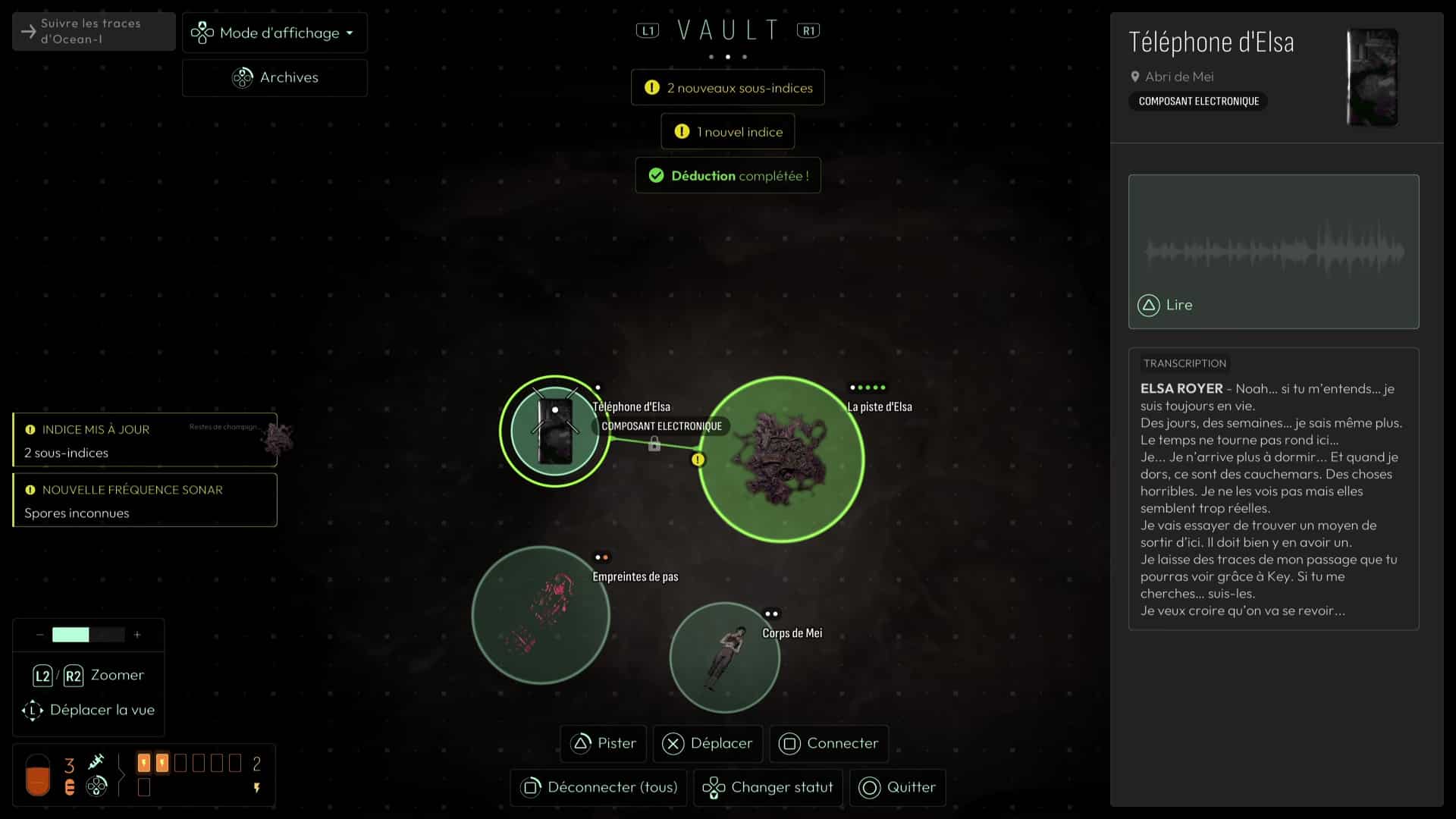Select the Empreintes de pas clue node
This screenshot has width=1456, height=819.
point(541,614)
